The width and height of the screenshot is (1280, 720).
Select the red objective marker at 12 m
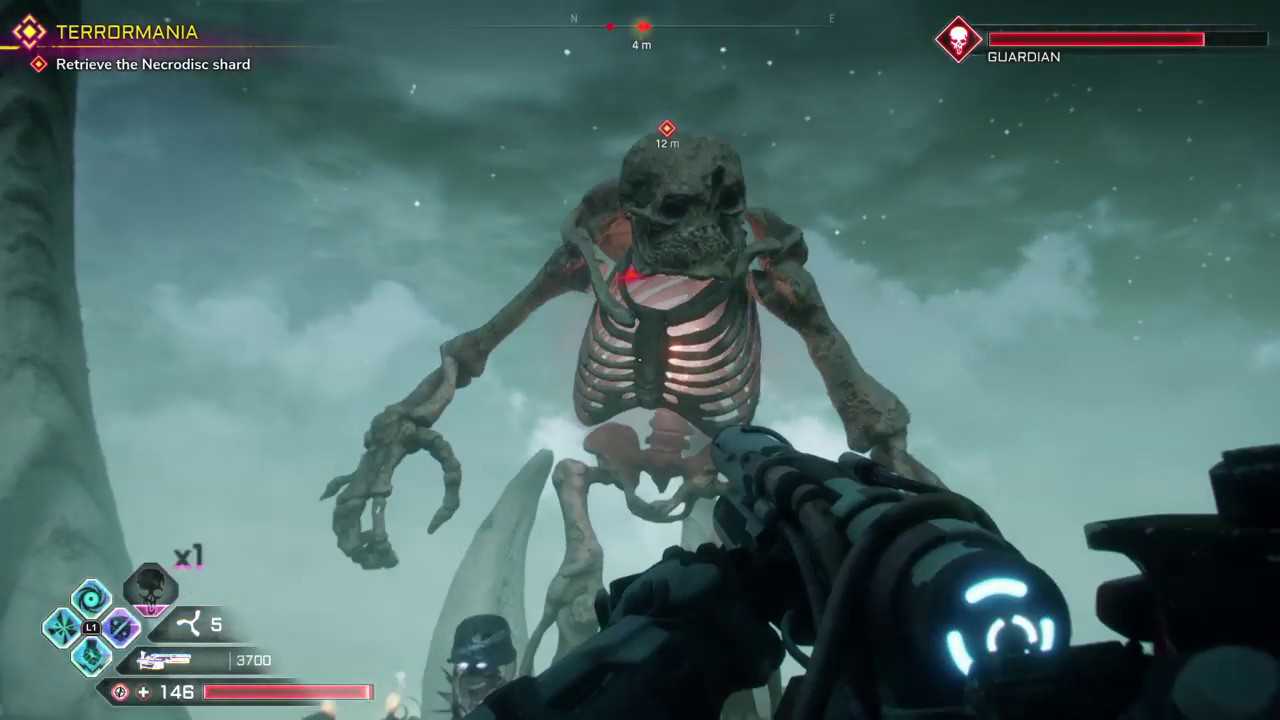667,129
